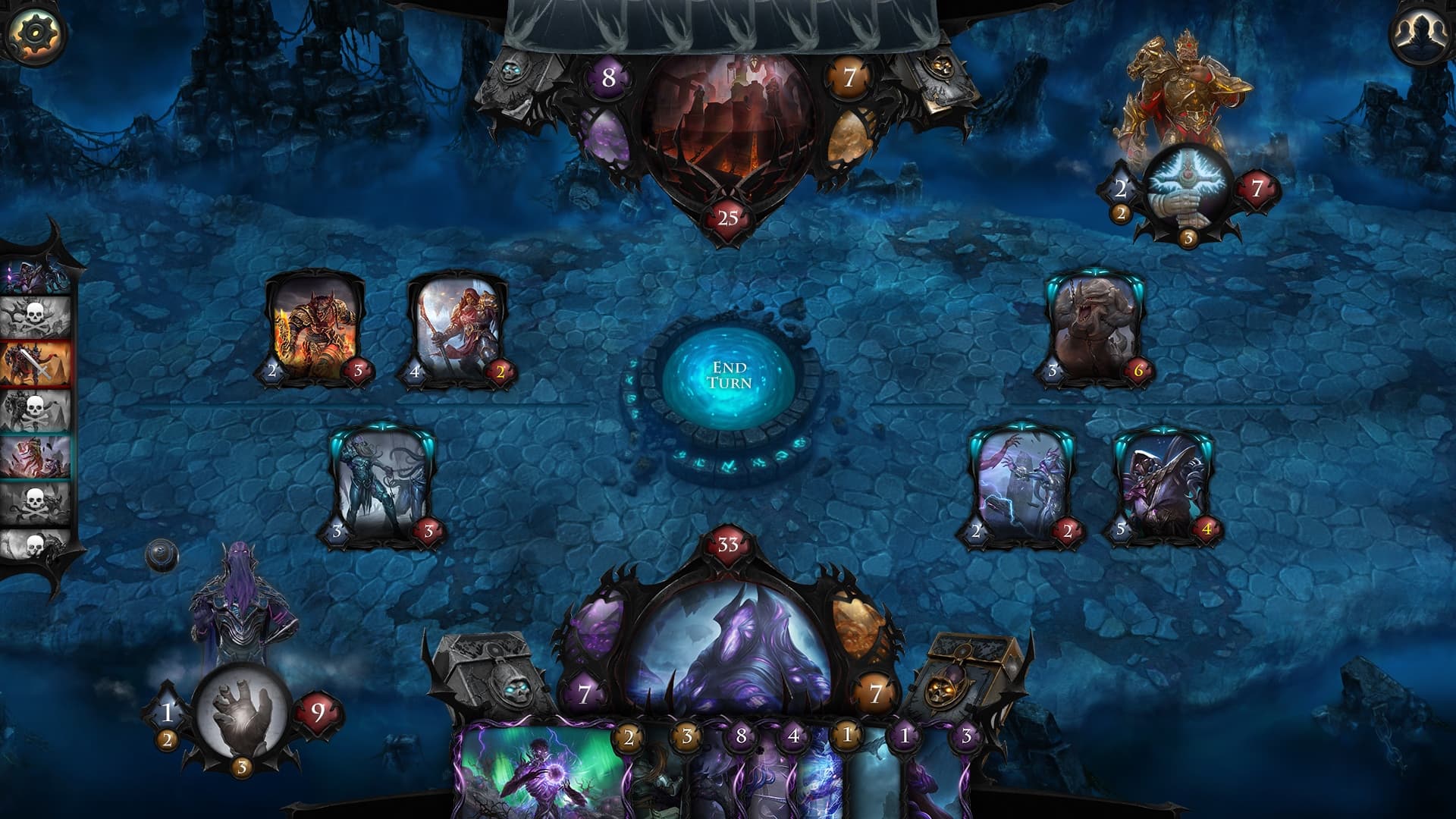Viewport: 1456px width, 819px height.
Task: Select the enemy hero fortress portrait
Action: pos(726,129)
